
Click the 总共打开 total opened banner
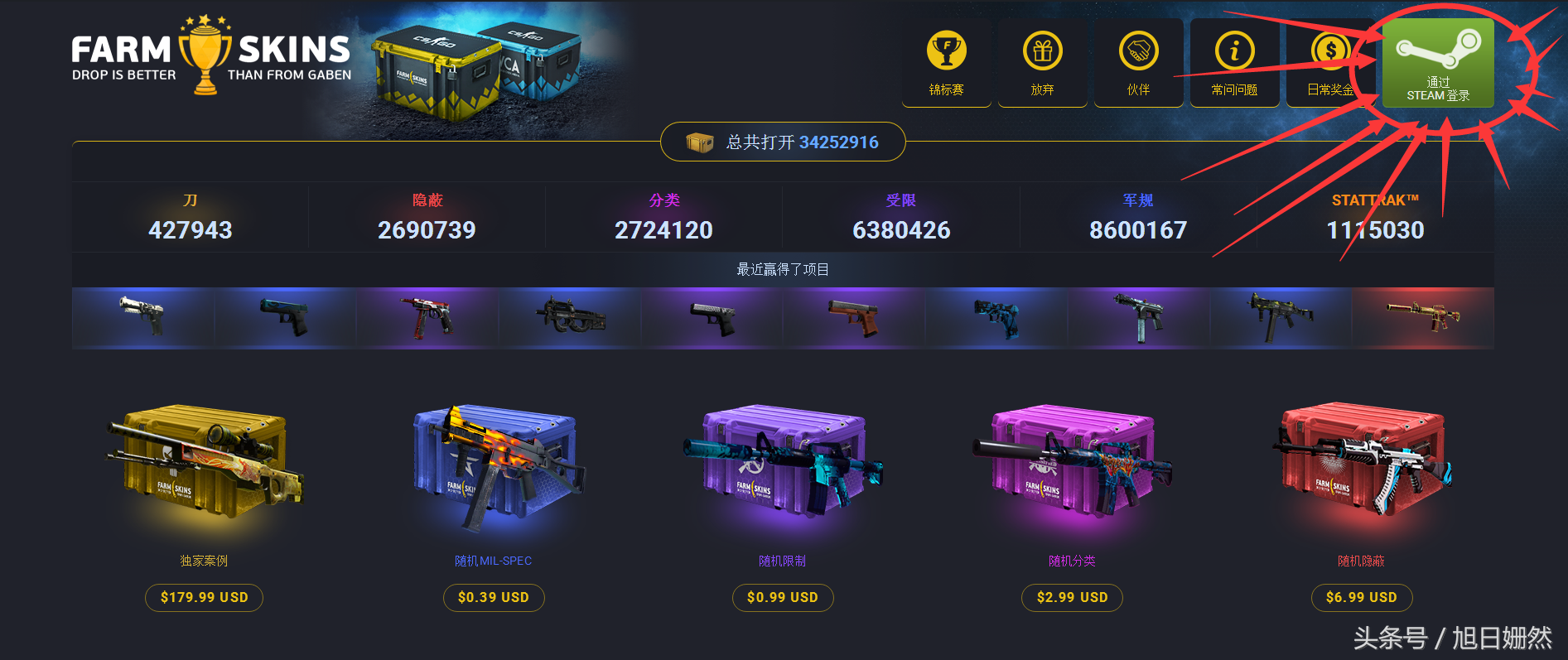coord(782,142)
